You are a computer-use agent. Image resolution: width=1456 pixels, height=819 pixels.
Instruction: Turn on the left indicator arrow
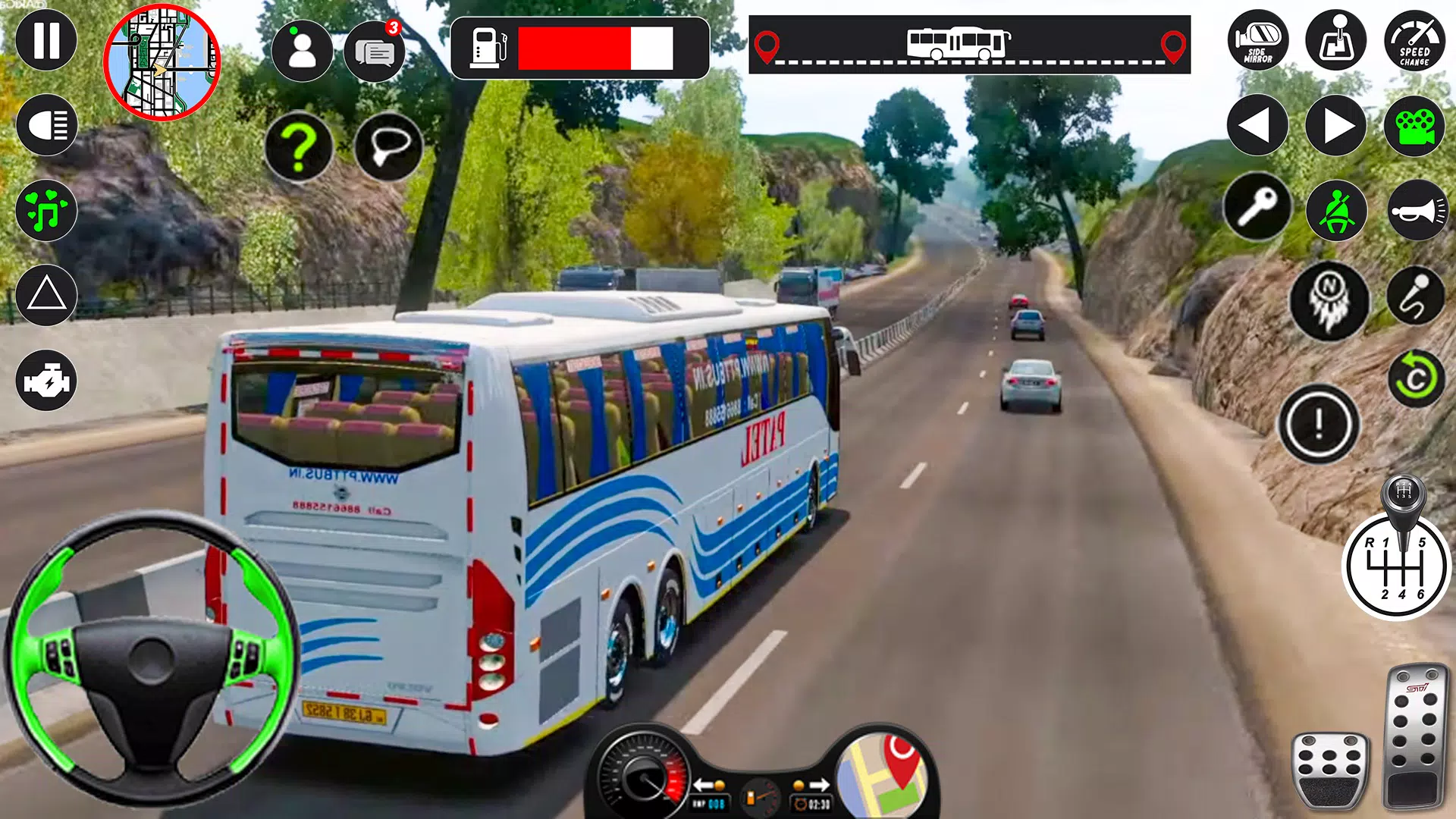1257,125
